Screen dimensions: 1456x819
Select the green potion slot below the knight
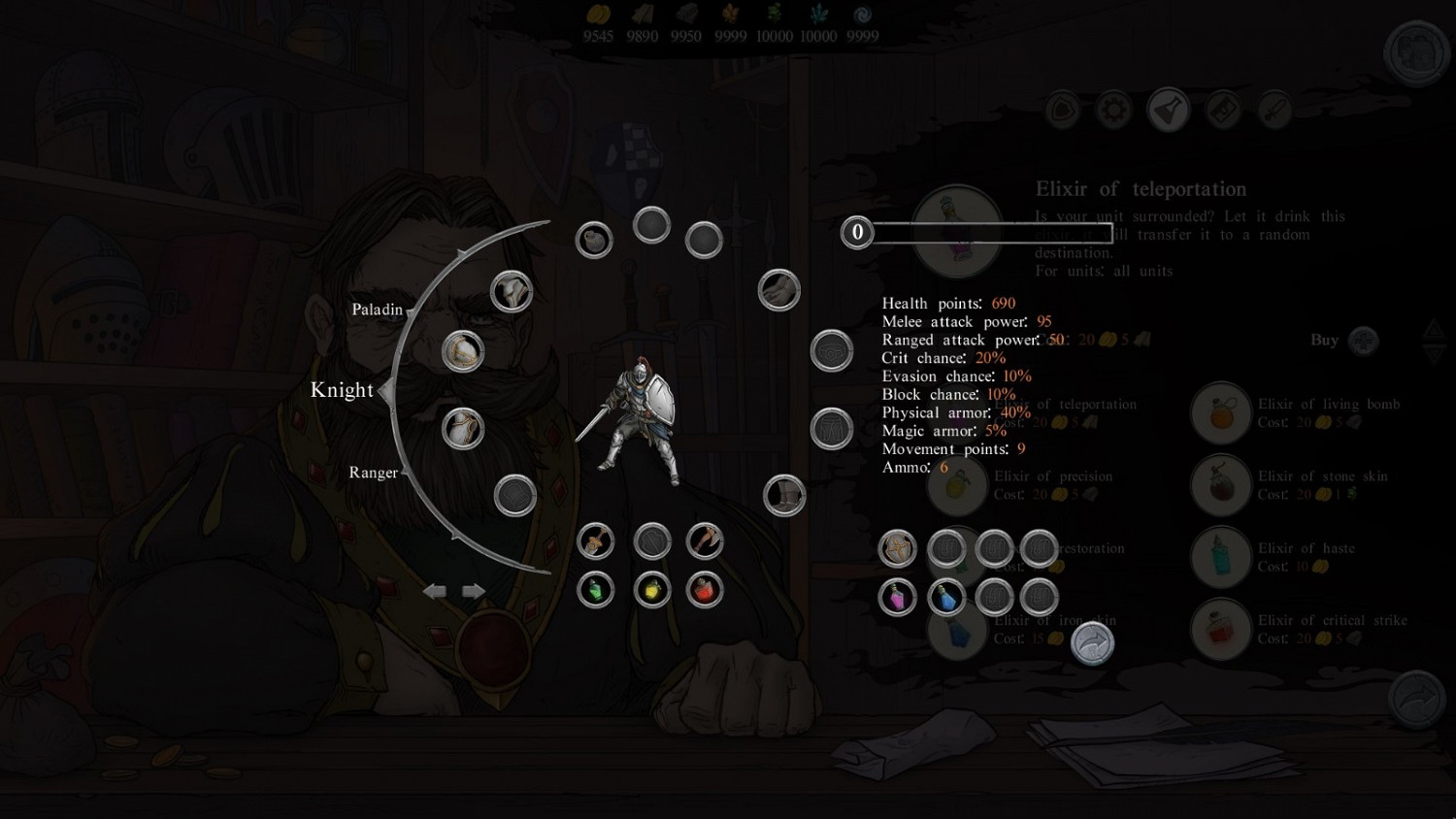pyautogui.click(x=594, y=588)
